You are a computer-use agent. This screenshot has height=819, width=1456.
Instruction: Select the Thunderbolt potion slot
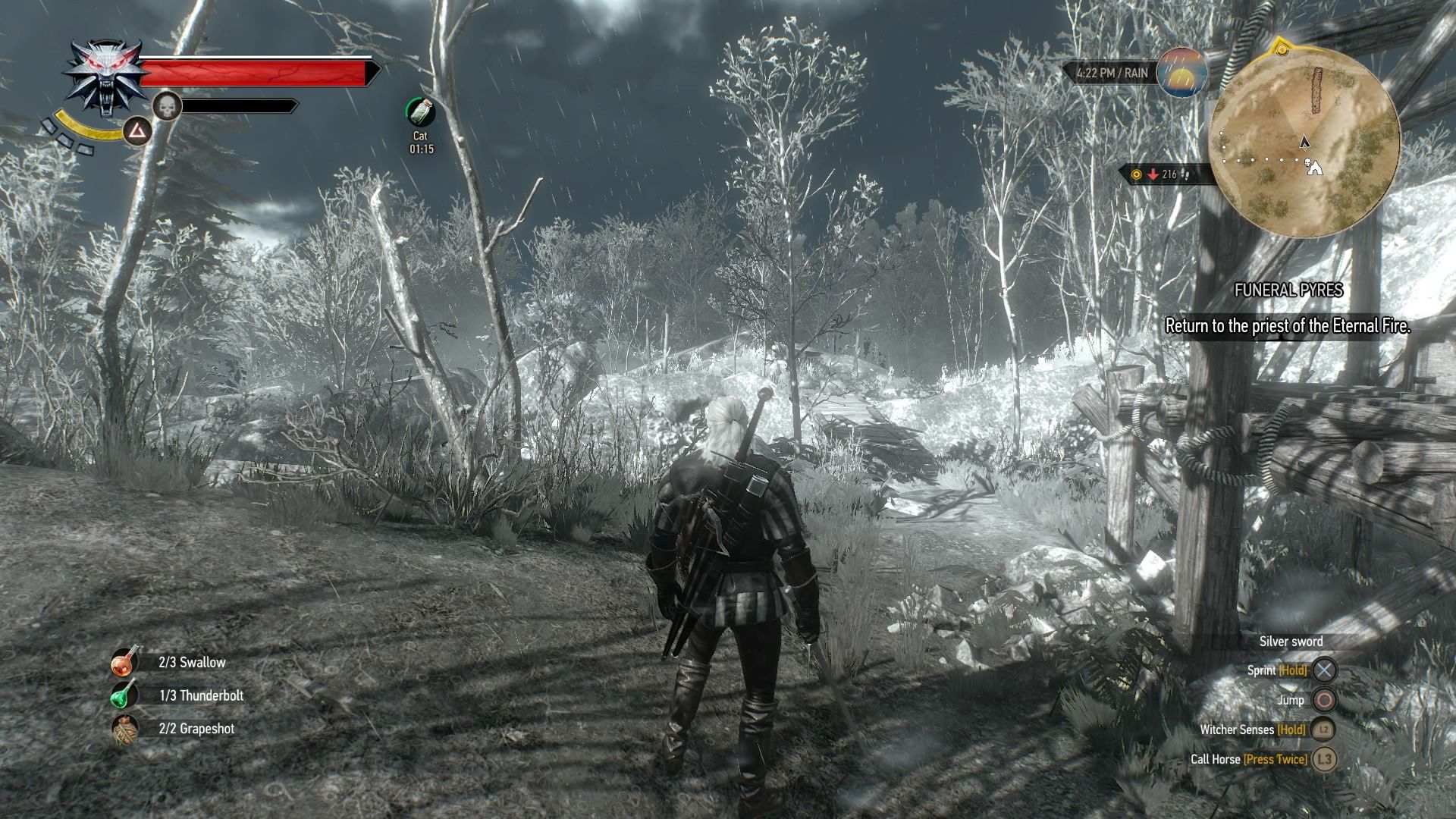tap(125, 695)
